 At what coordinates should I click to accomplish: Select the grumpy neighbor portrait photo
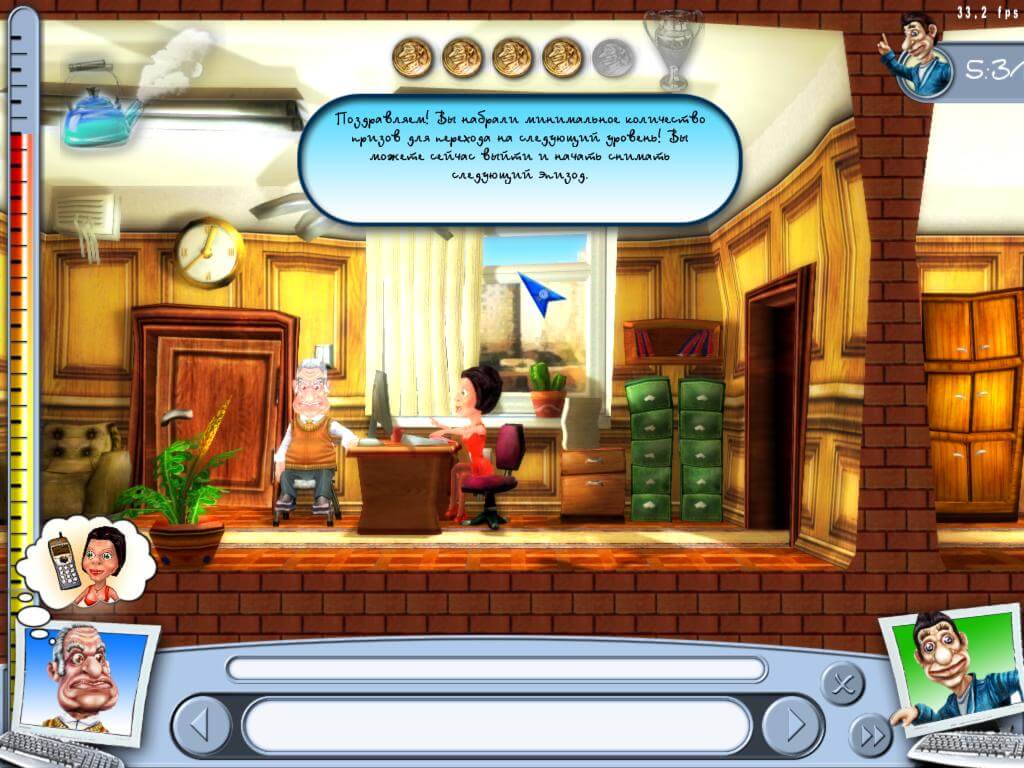point(88,677)
